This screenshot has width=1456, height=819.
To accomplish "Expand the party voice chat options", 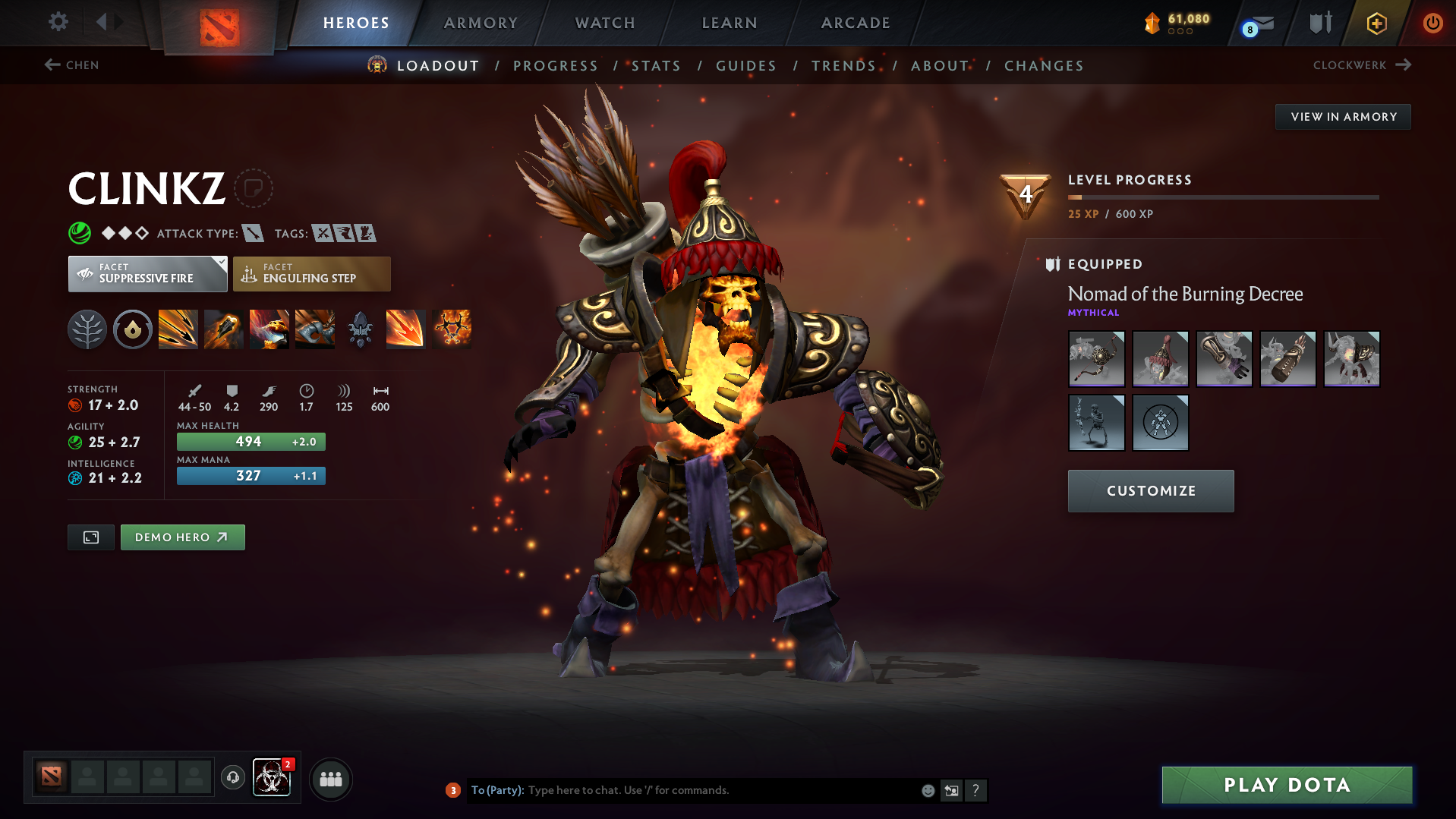I will click(x=233, y=778).
